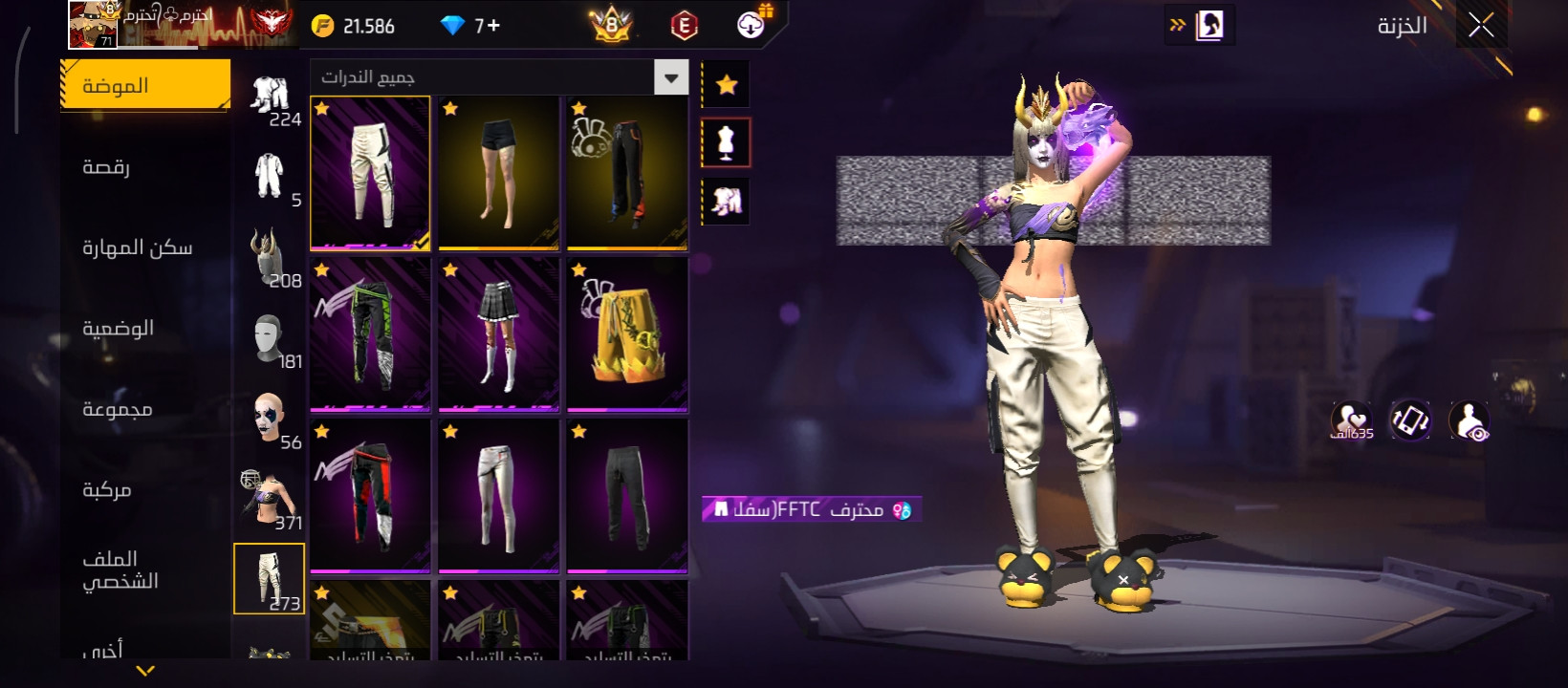Open the سكن المهارة skill skin tab
Viewport: 1568px width, 688px height.
pyautogui.click(x=137, y=247)
